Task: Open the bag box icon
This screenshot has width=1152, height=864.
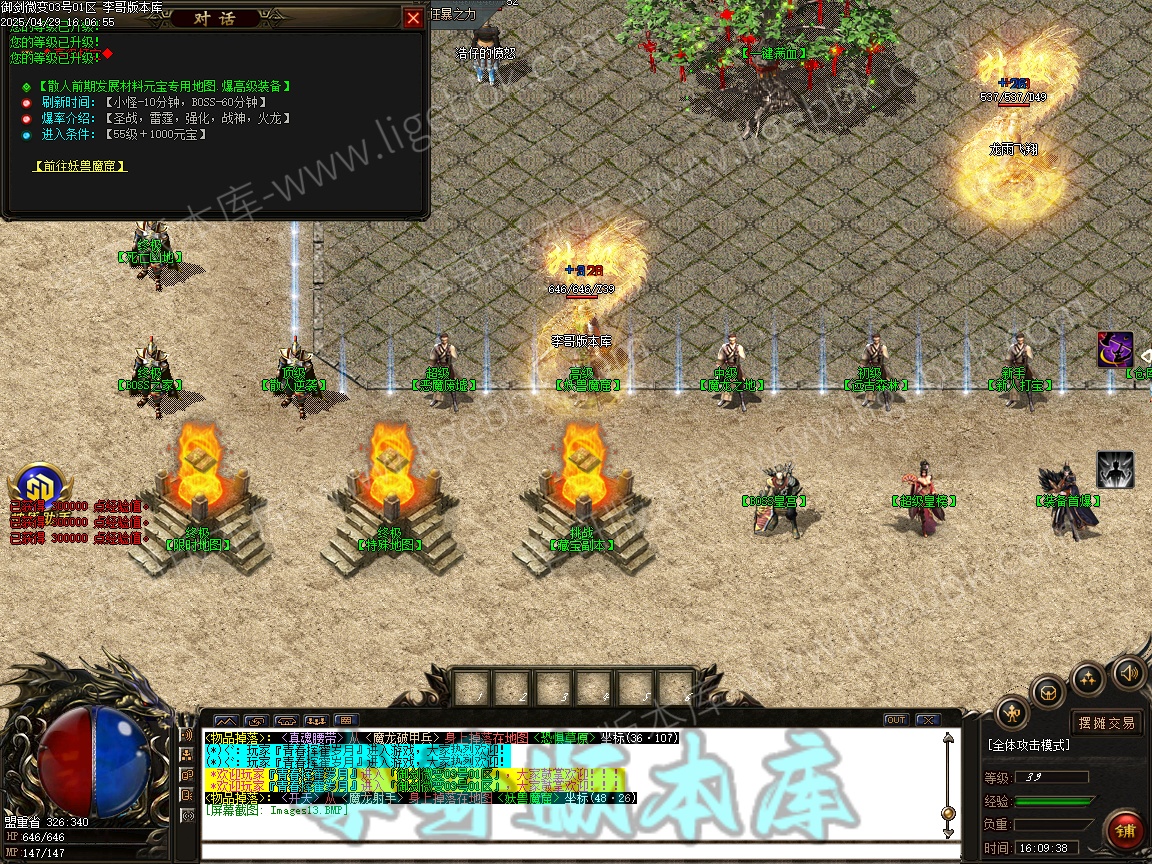Action: 1049,691
